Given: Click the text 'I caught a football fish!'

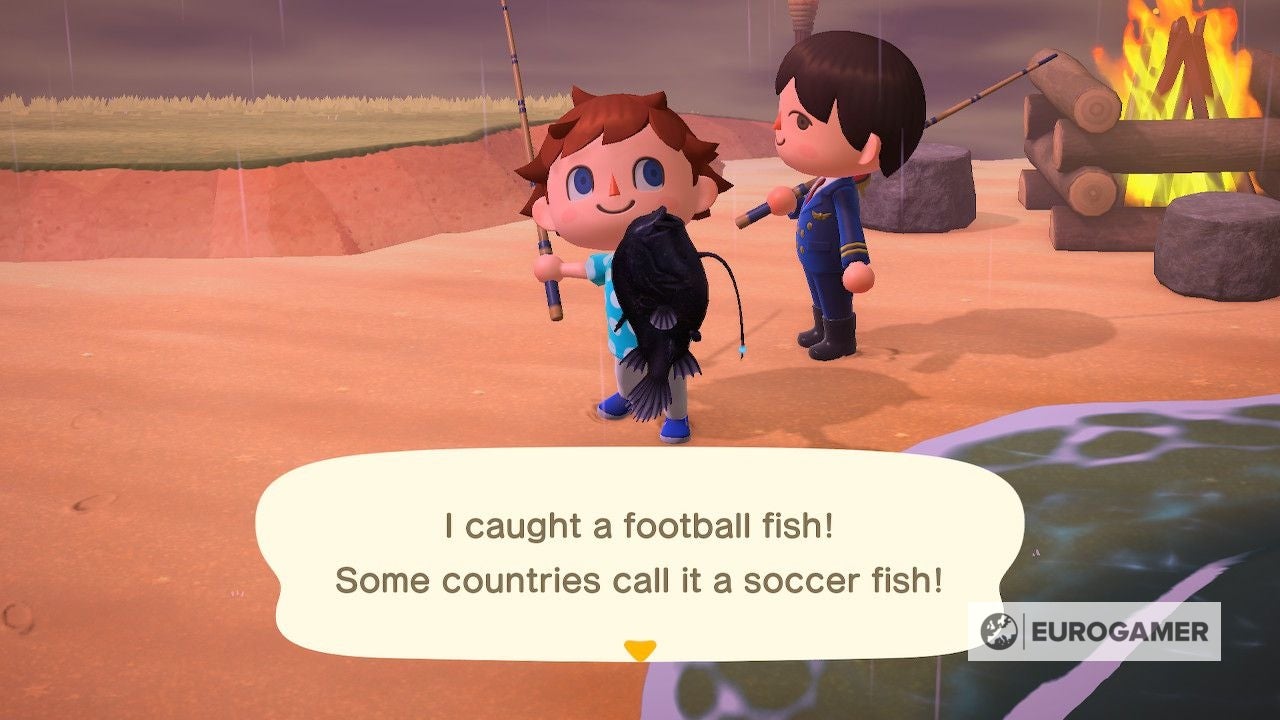Looking at the screenshot, I should pyautogui.click(x=638, y=523).
